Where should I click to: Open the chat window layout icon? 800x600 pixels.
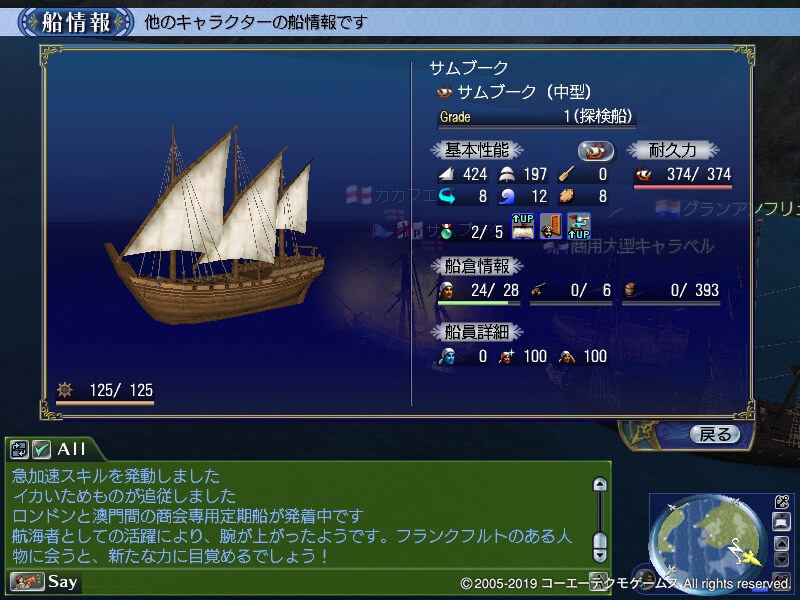pos(20,449)
